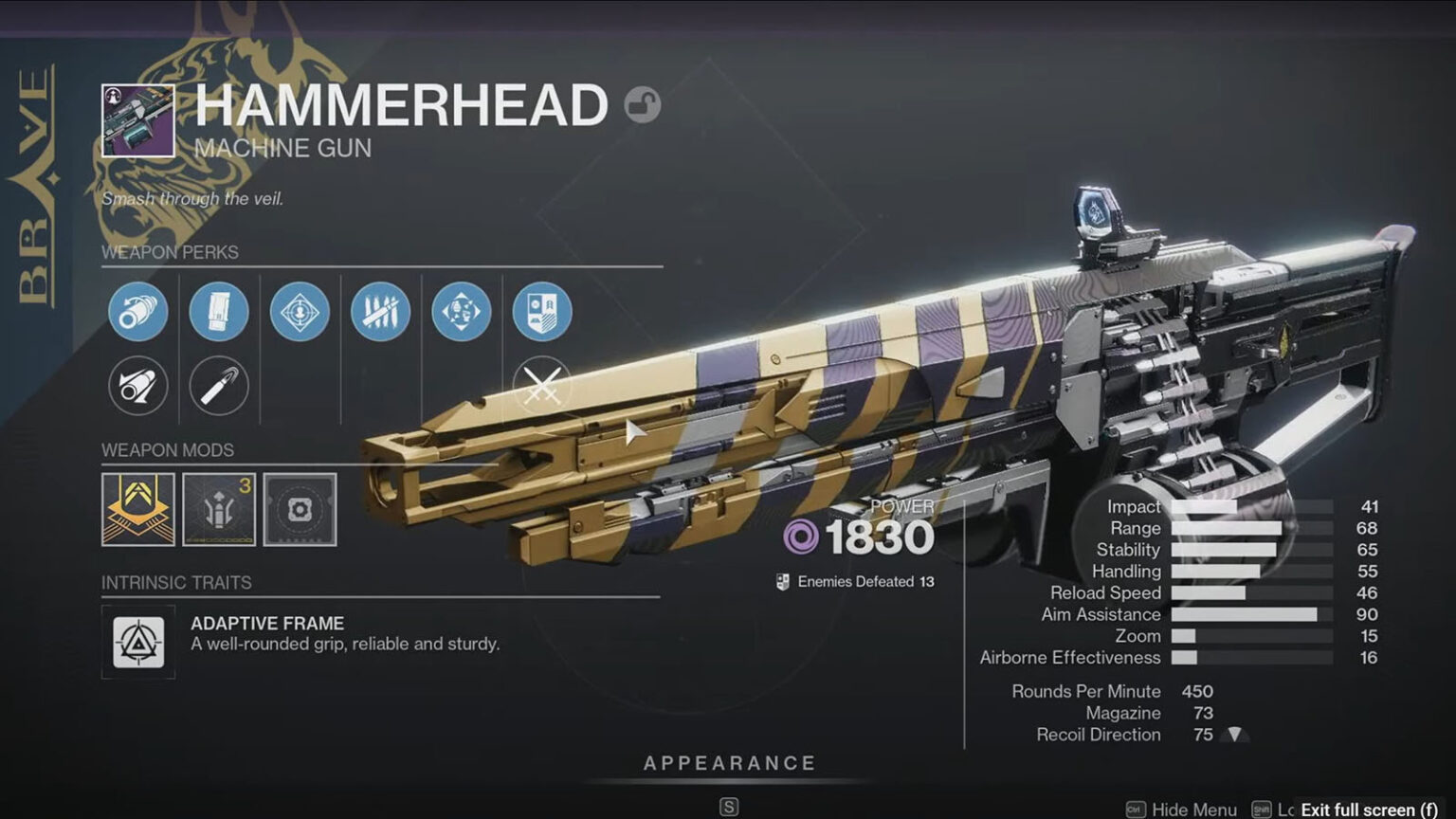Select the bullet-scratch trait perk
The width and height of the screenshot is (1456, 819).
pos(380,312)
